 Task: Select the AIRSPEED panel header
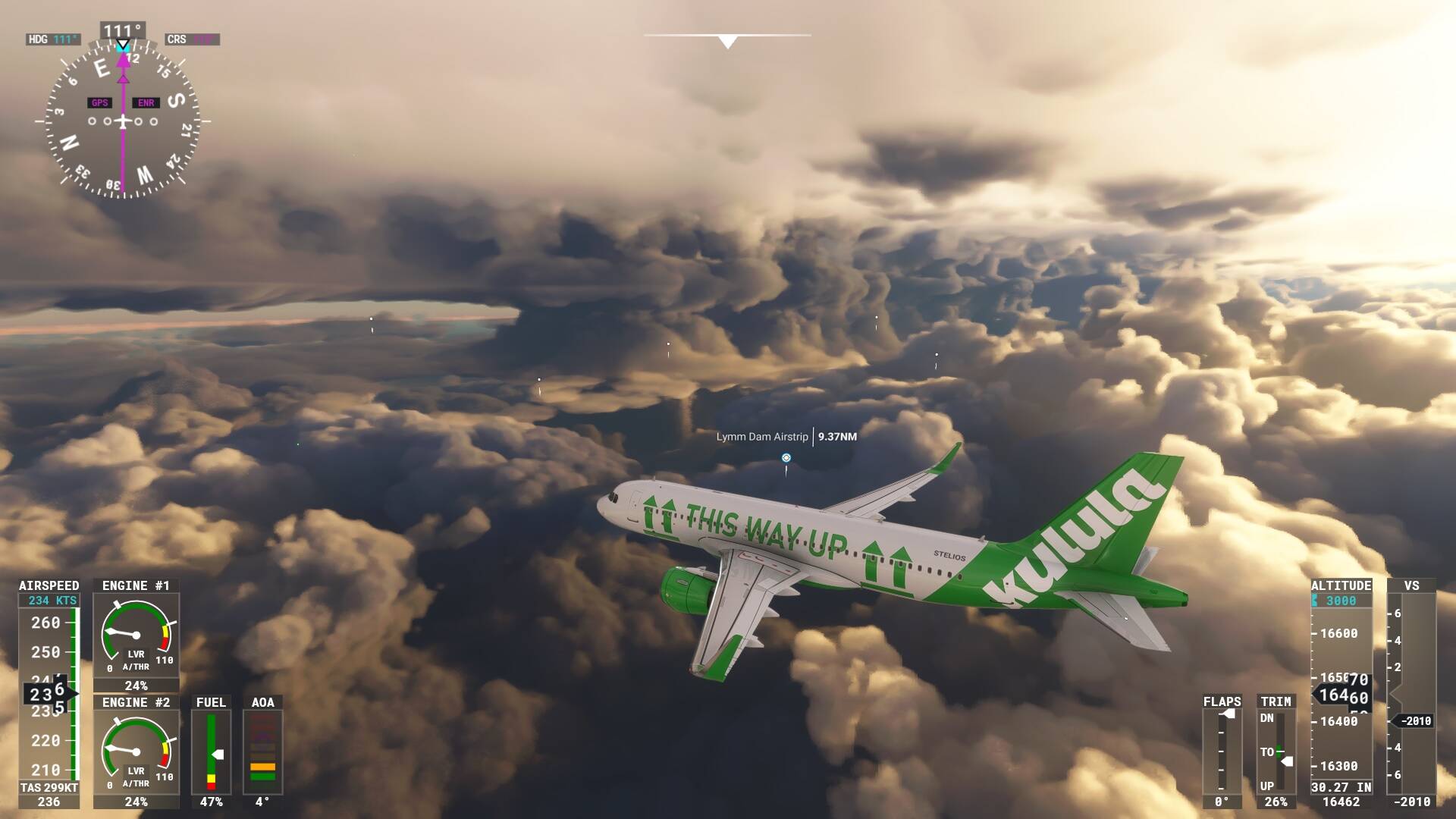pyautogui.click(x=47, y=585)
